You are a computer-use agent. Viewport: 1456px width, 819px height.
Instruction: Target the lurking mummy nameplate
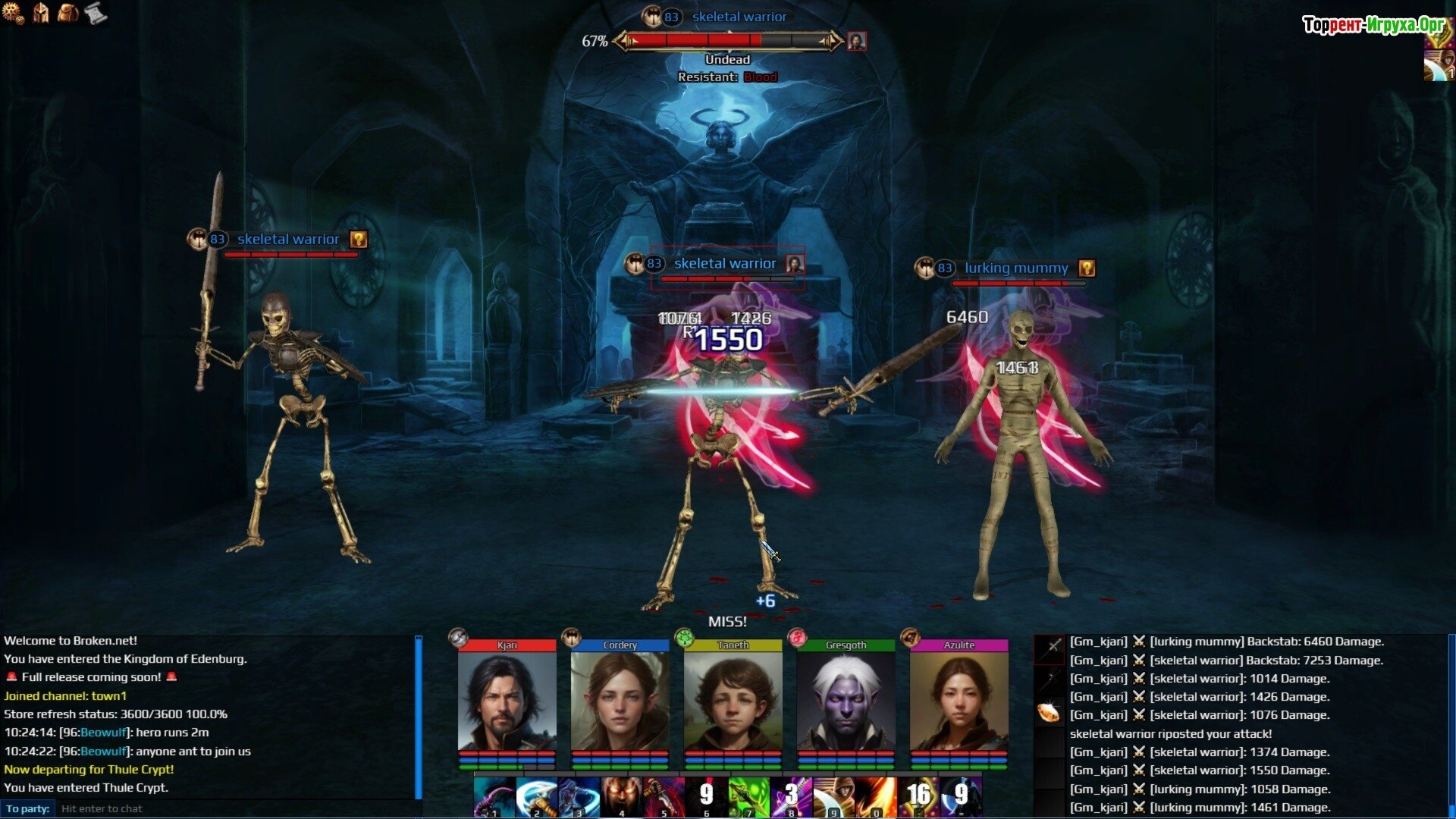1015,268
